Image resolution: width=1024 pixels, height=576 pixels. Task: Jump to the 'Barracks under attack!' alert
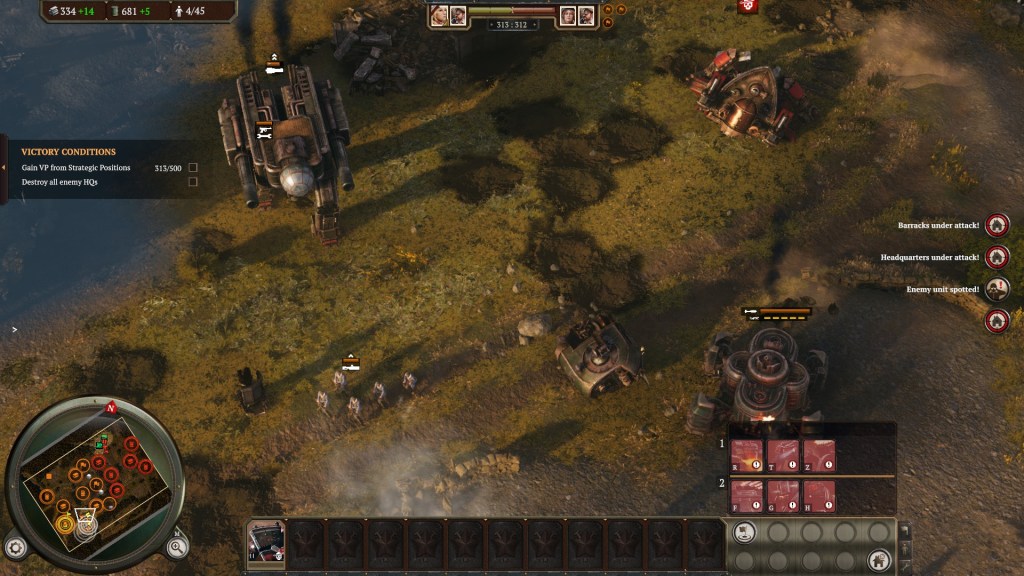coord(997,225)
